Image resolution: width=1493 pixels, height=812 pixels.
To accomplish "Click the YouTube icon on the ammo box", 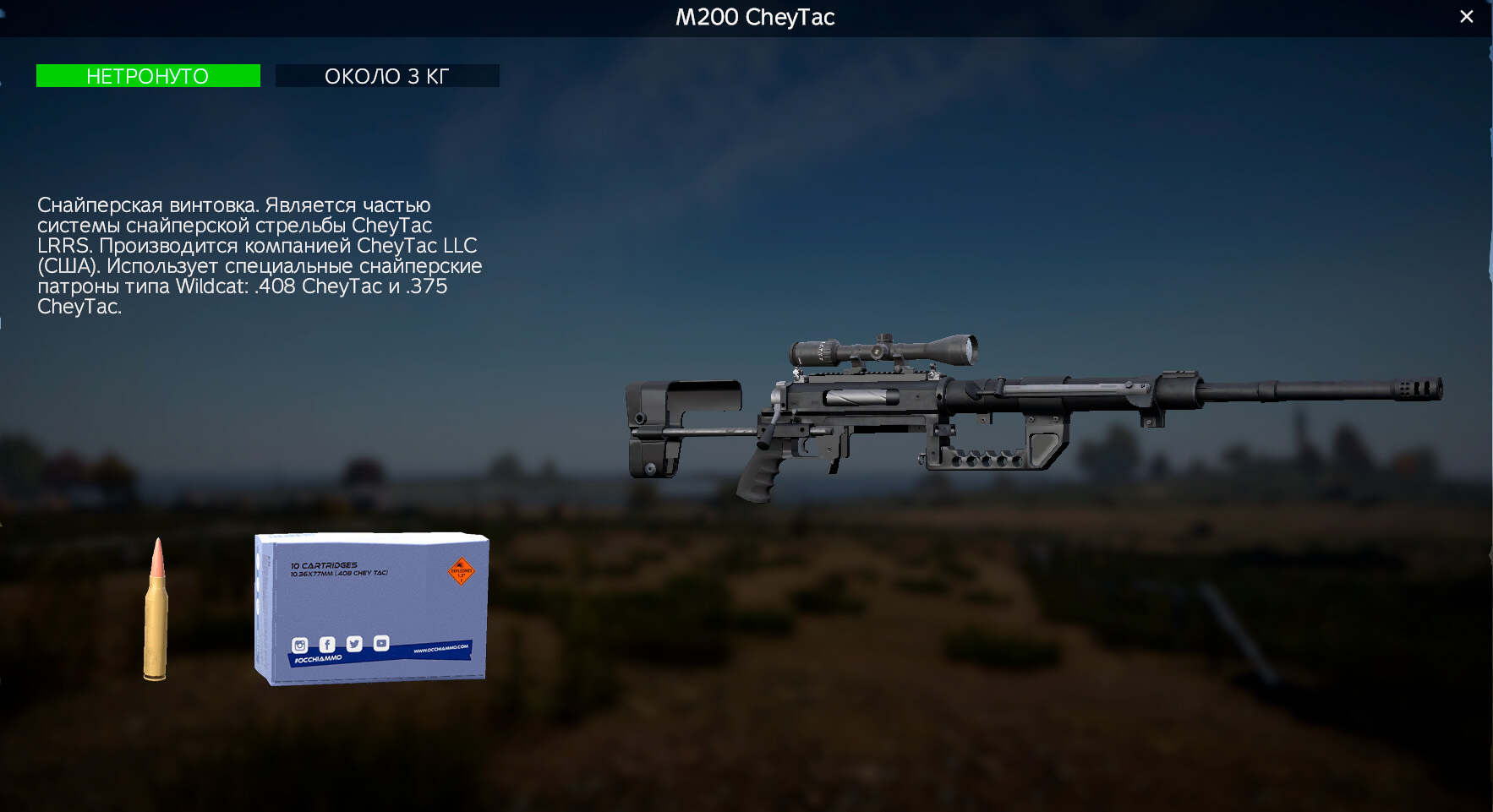I will pos(381,642).
